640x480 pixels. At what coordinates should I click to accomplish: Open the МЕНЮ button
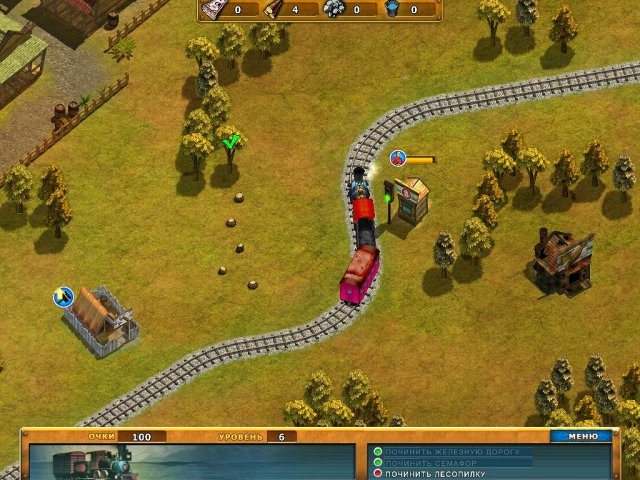(x=582, y=436)
